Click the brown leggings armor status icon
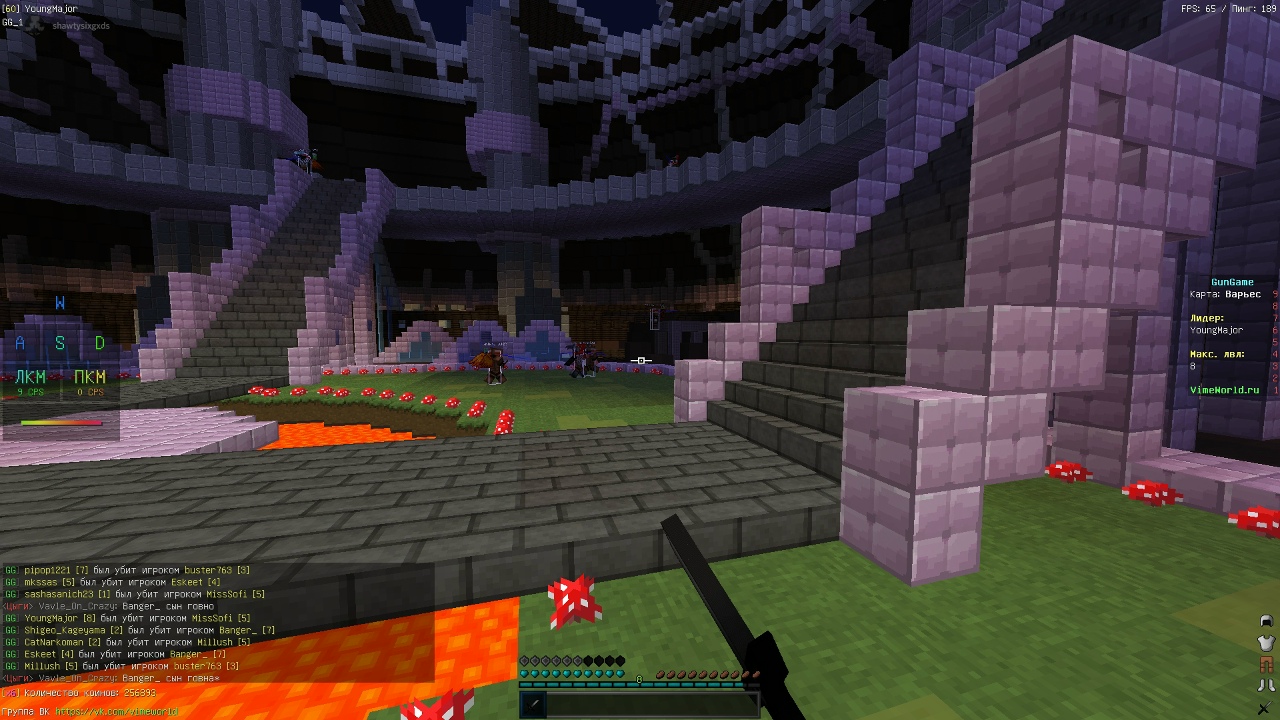 coord(1266,665)
